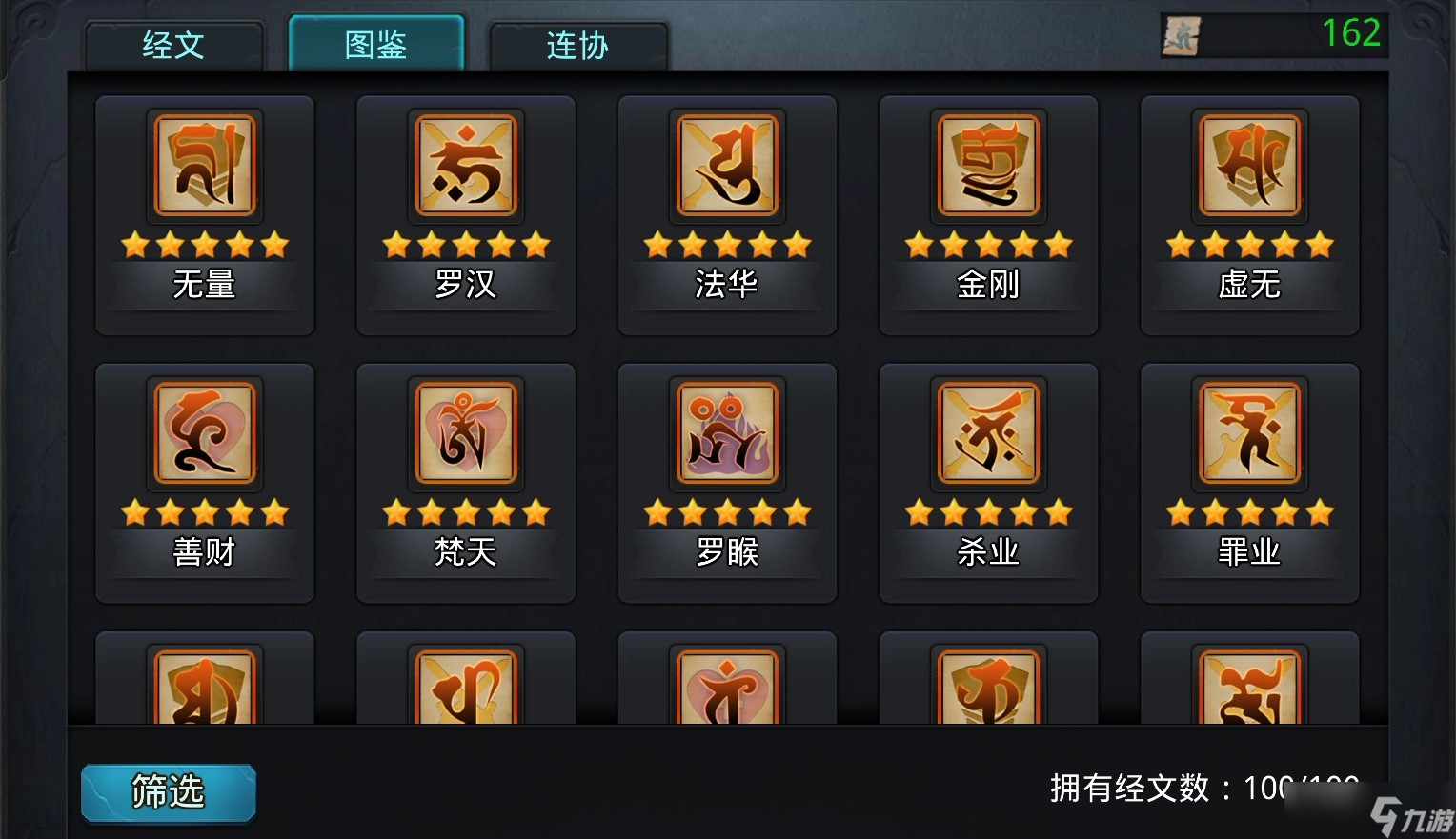Select the 罗汉 scripture icon
The height and width of the screenshot is (839, 1456).
[x=465, y=166]
